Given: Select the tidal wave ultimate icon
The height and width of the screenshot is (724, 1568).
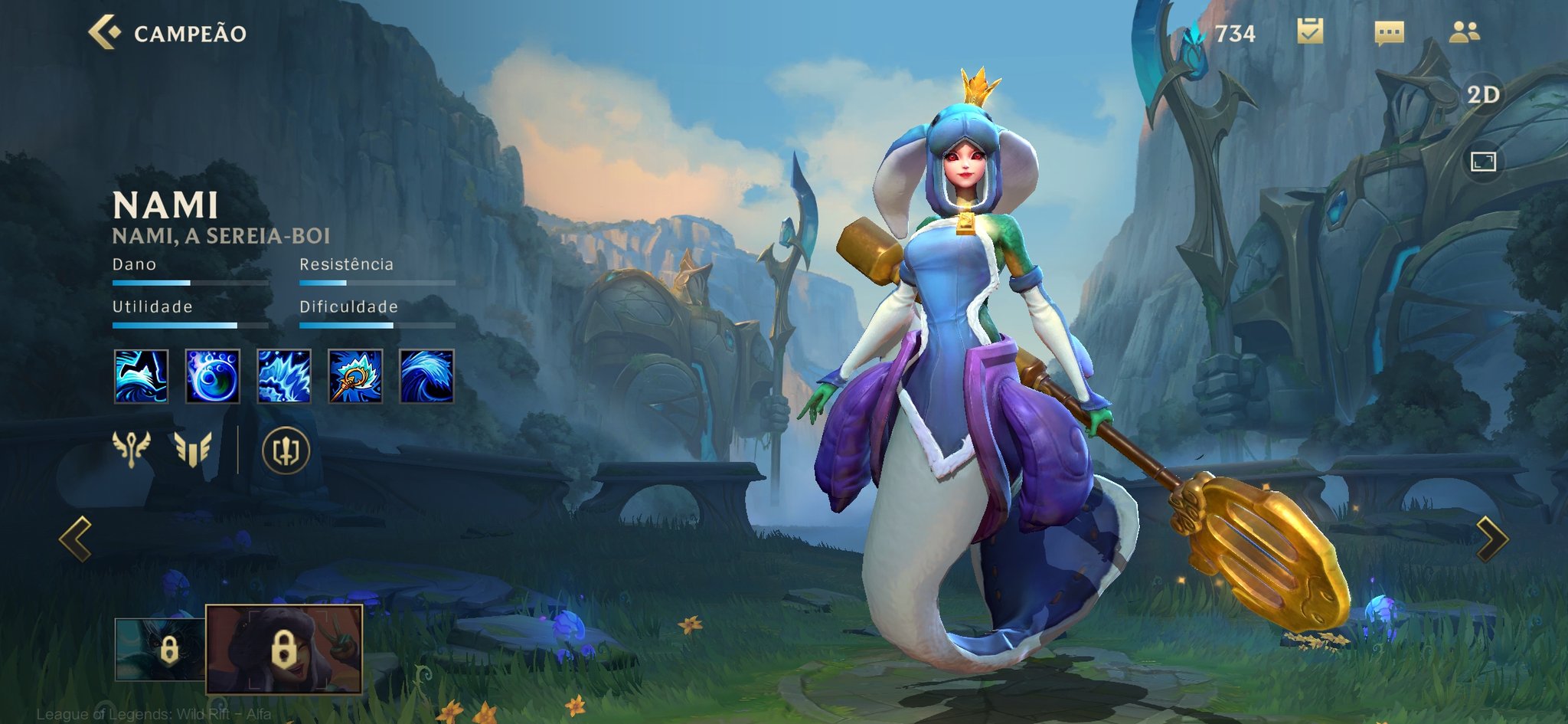Looking at the screenshot, I should (426, 376).
